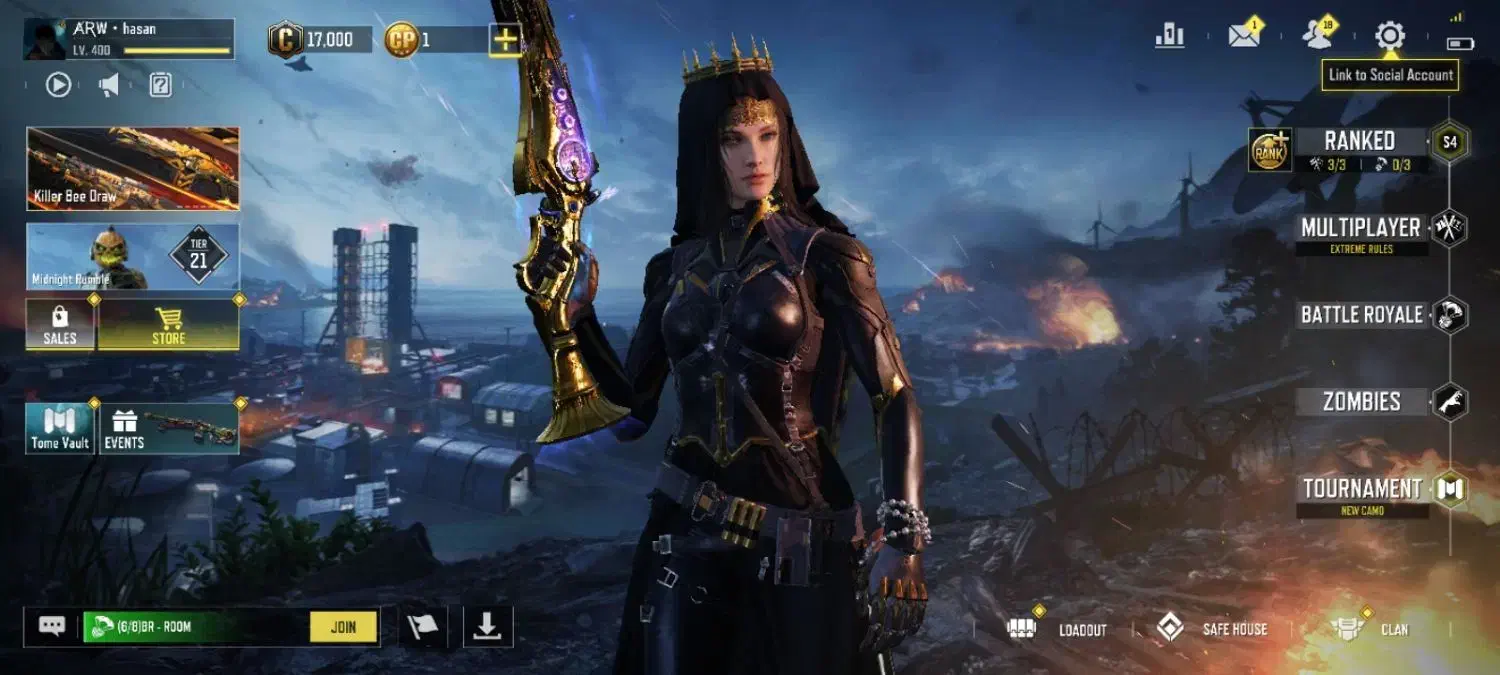Join the BR room
This screenshot has width=1500, height=675.
(x=343, y=627)
